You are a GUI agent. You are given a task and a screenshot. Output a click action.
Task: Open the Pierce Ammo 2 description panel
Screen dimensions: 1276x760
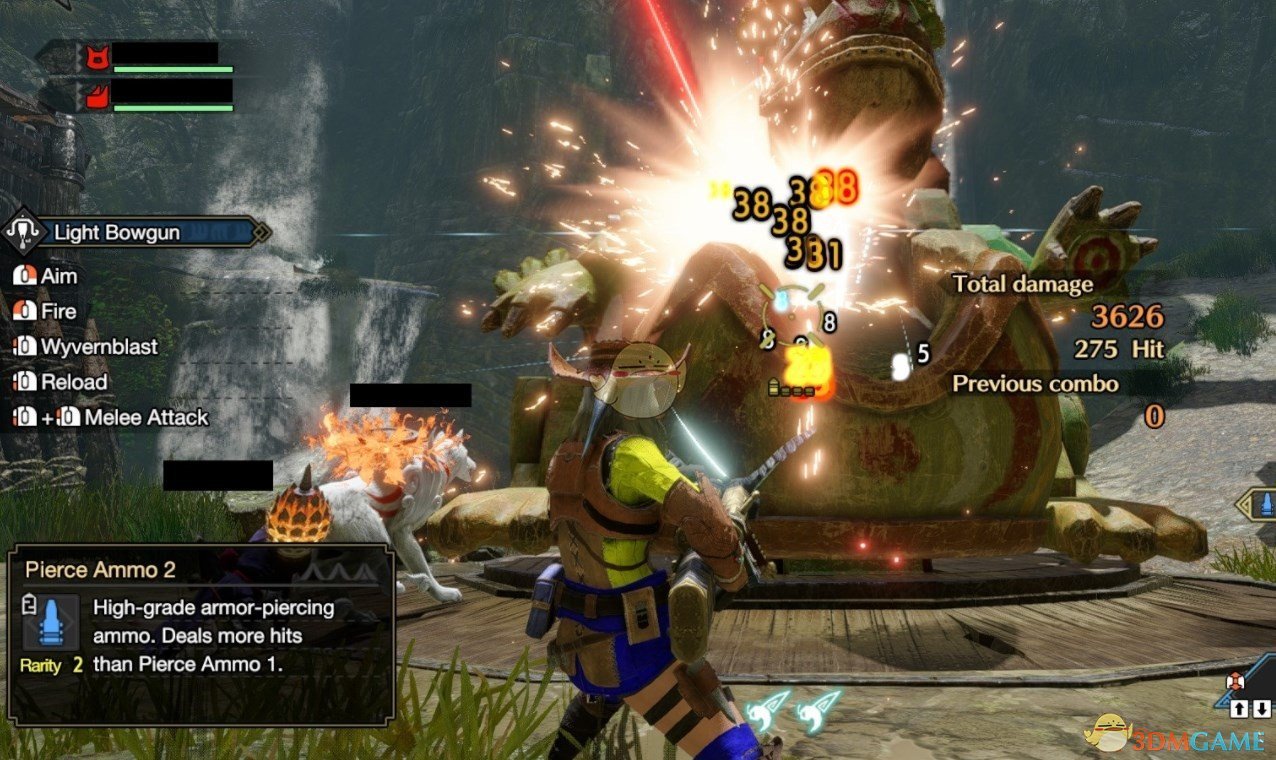(200, 634)
